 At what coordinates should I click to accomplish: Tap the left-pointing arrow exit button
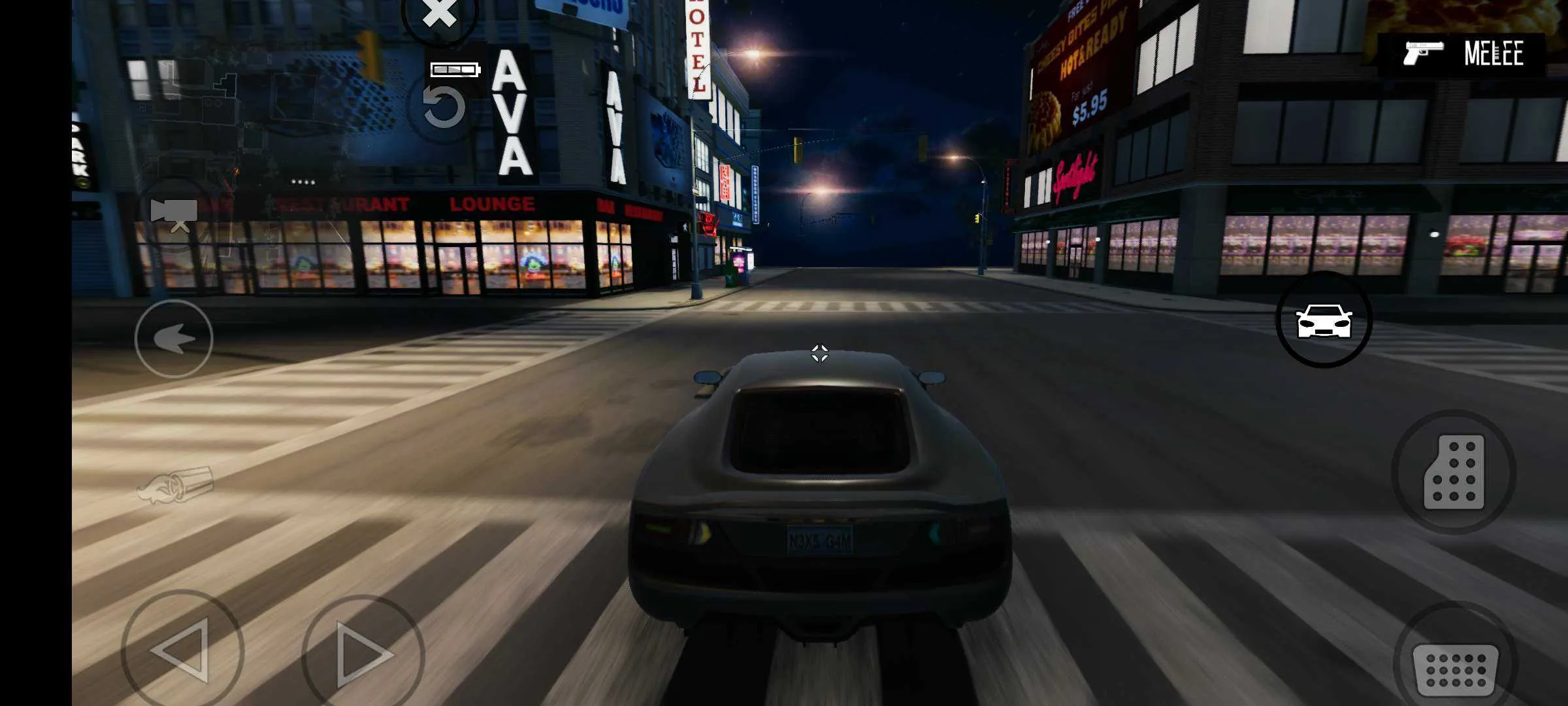point(174,339)
